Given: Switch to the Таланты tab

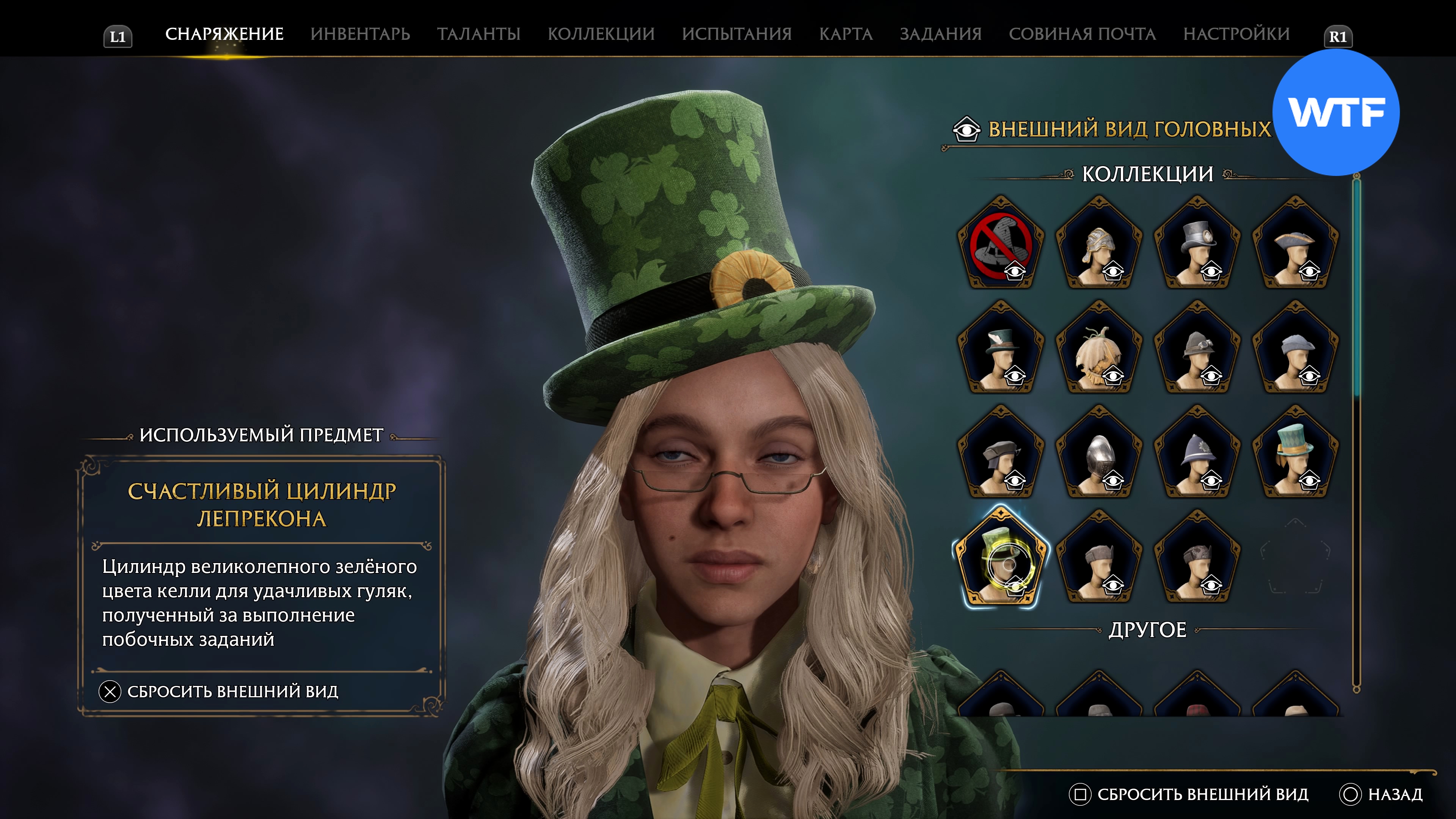Looking at the screenshot, I should point(478,34).
